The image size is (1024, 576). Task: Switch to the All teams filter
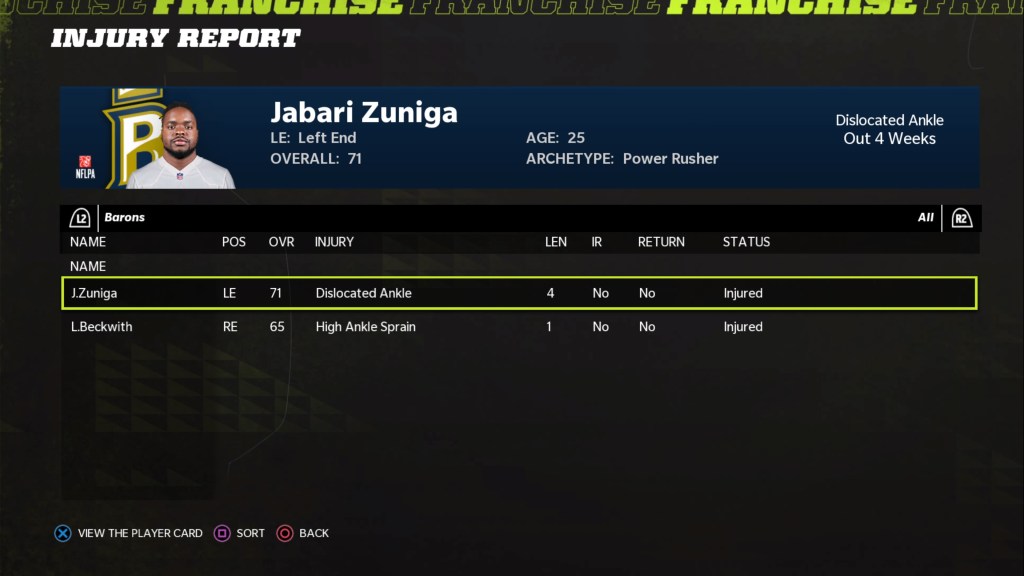pyautogui.click(x=925, y=217)
